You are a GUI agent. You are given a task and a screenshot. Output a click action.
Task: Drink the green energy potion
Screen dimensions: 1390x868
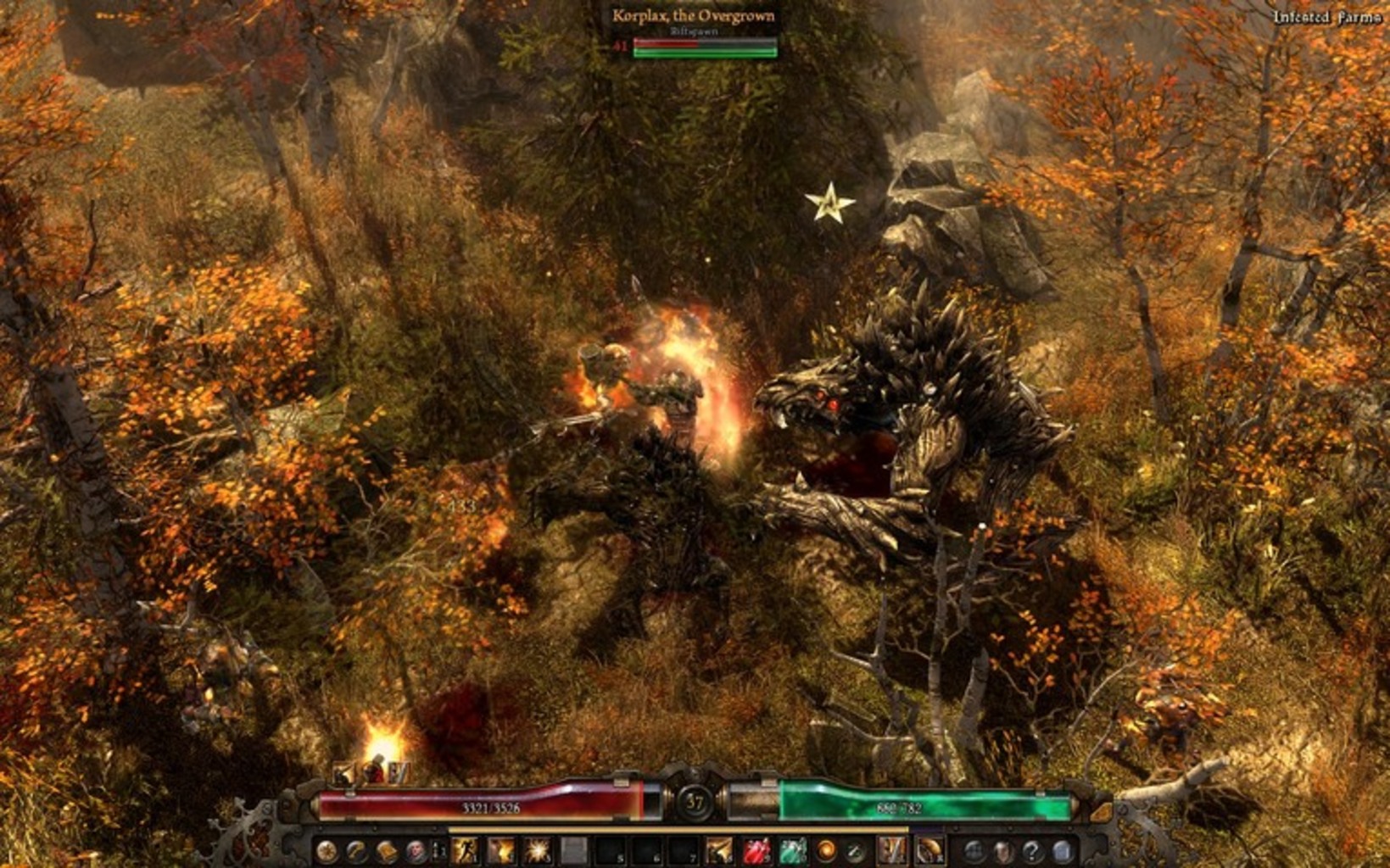[792, 850]
